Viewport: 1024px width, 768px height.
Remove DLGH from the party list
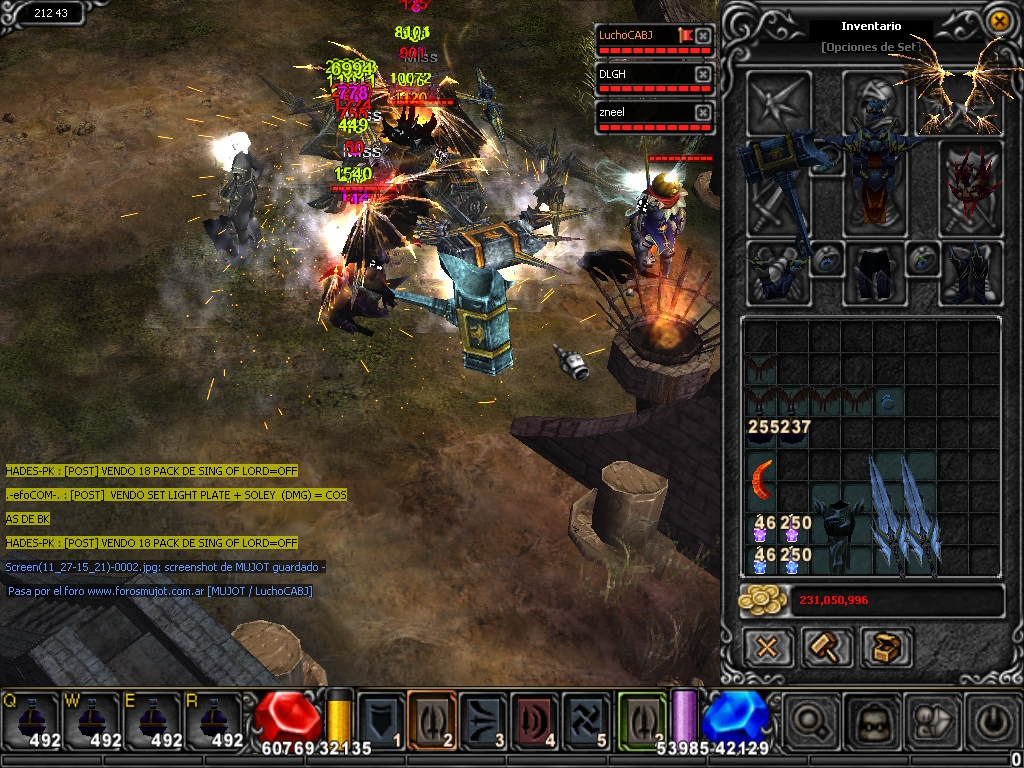click(703, 75)
